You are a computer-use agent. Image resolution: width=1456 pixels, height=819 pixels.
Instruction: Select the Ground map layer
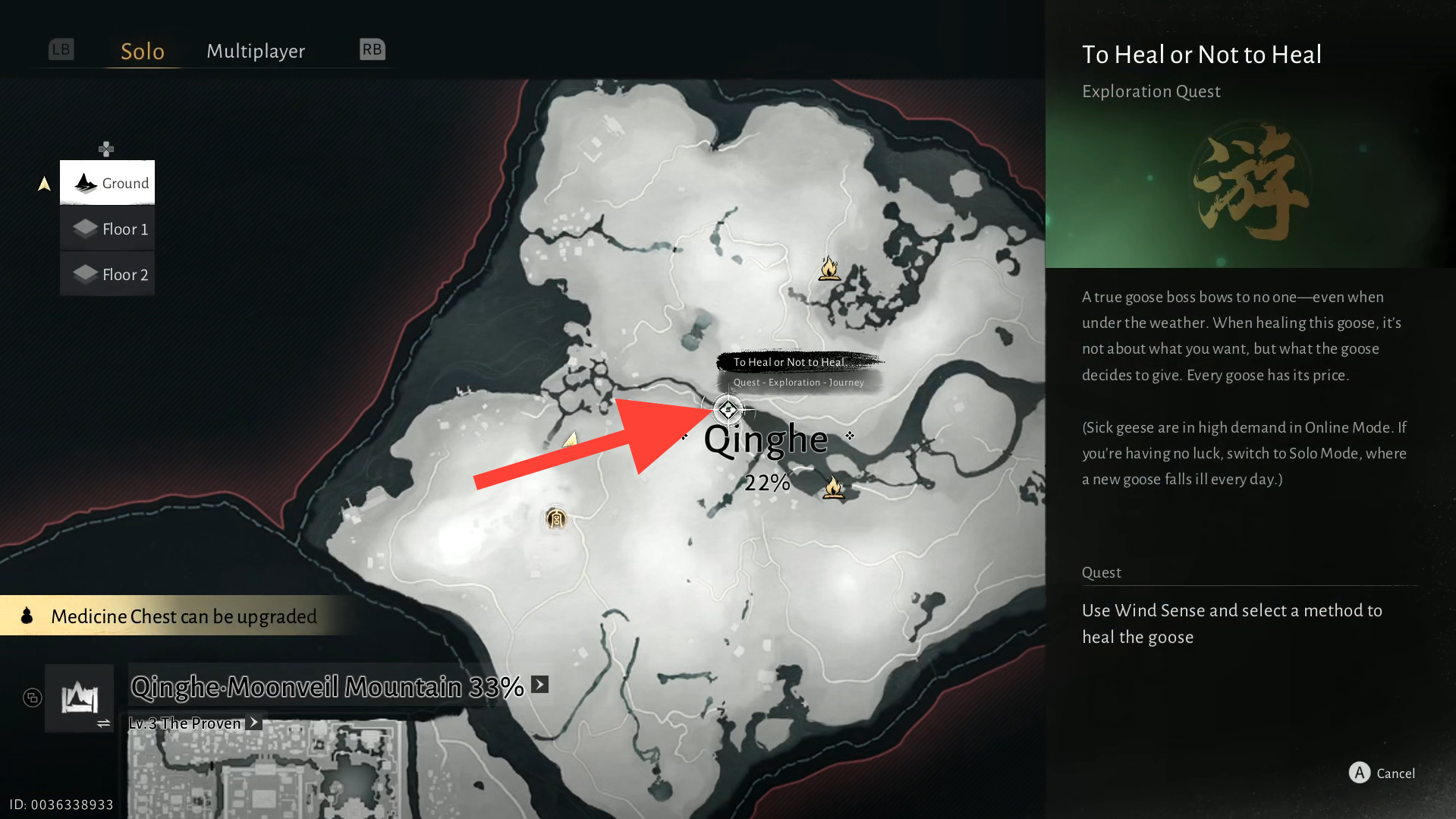coord(108,183)
